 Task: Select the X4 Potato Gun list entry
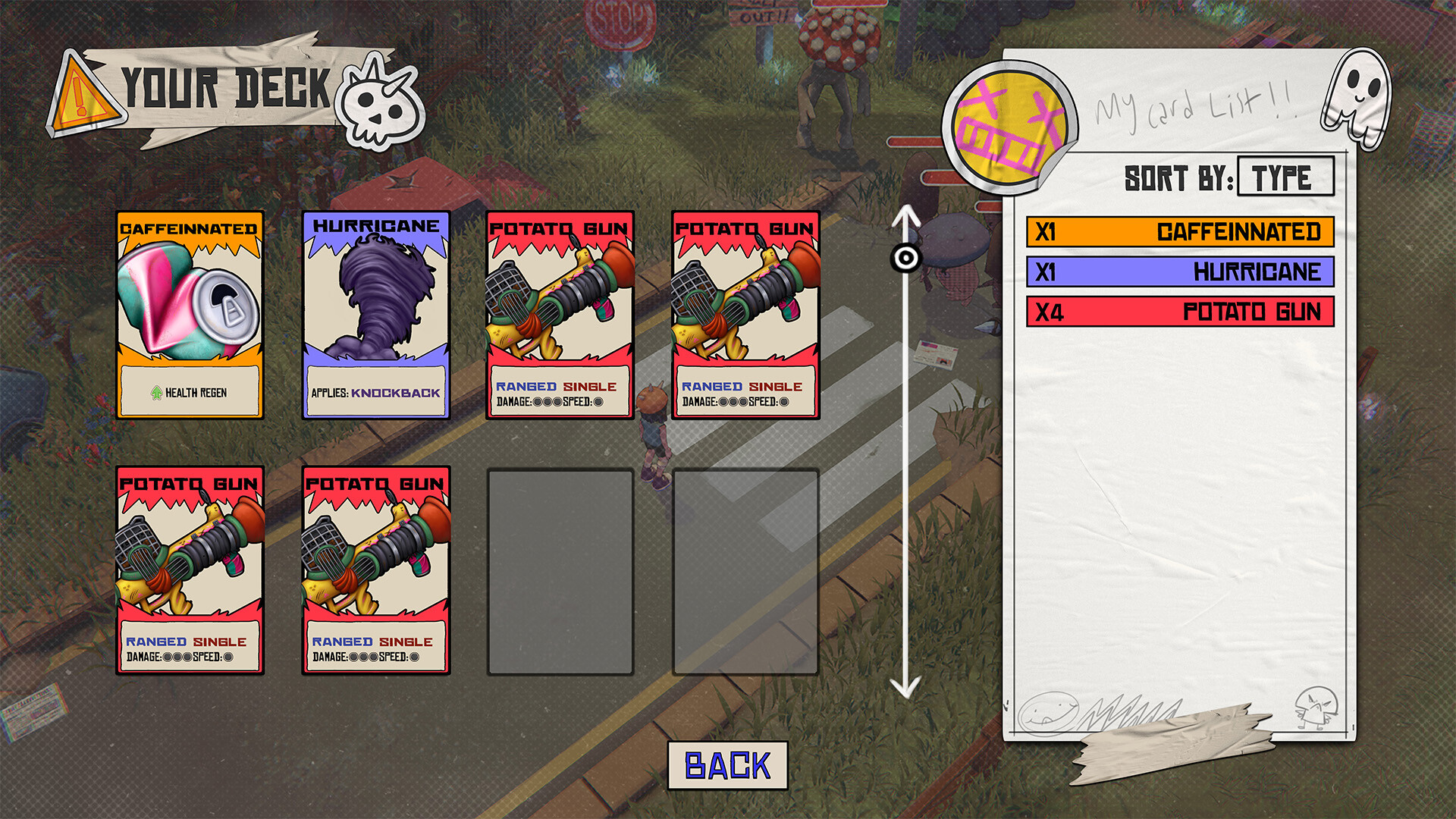coord(1181,310)
